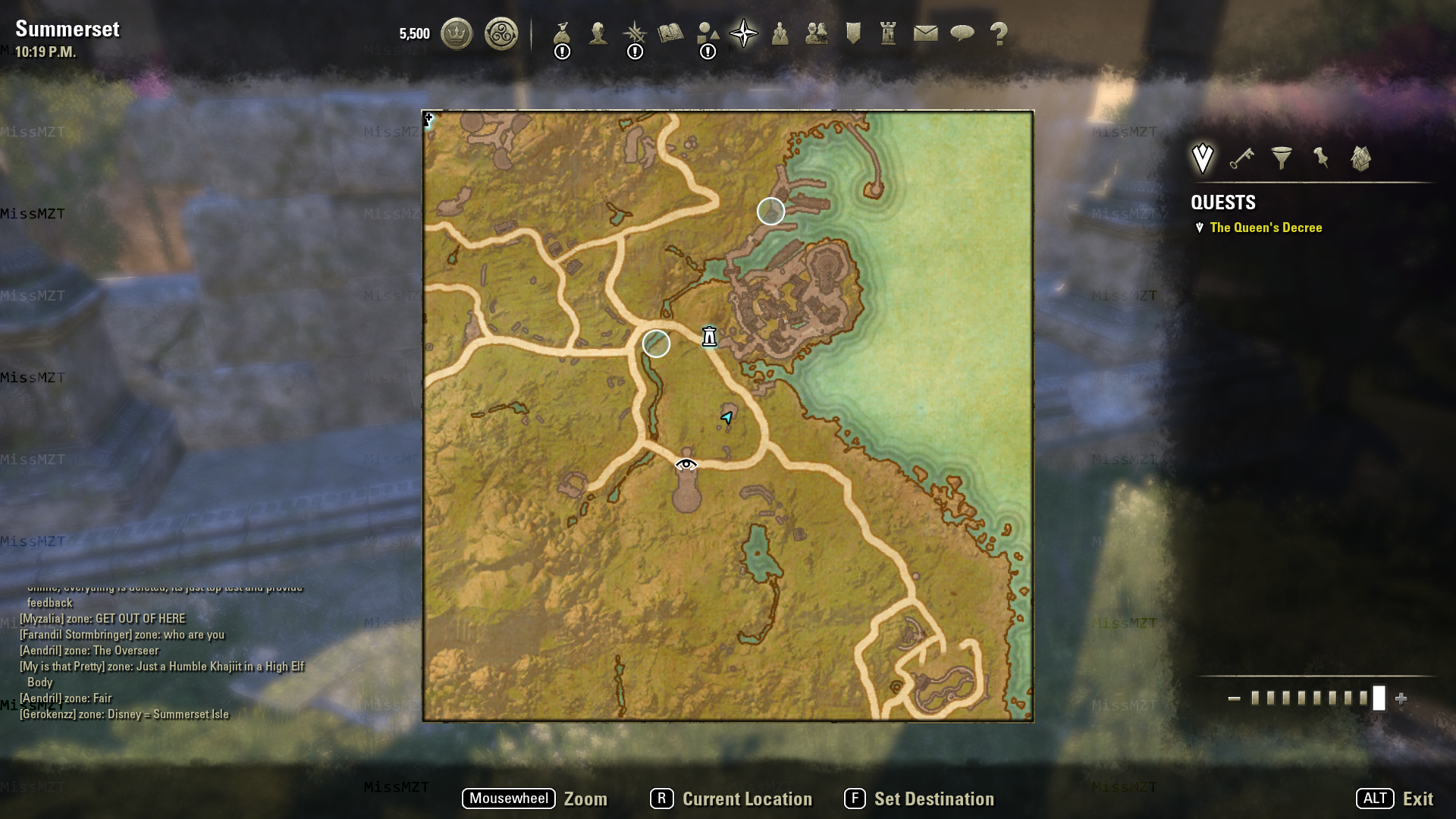Open the Inventory bag icon
Viewport: 1456px width, 819px height.
562,32
